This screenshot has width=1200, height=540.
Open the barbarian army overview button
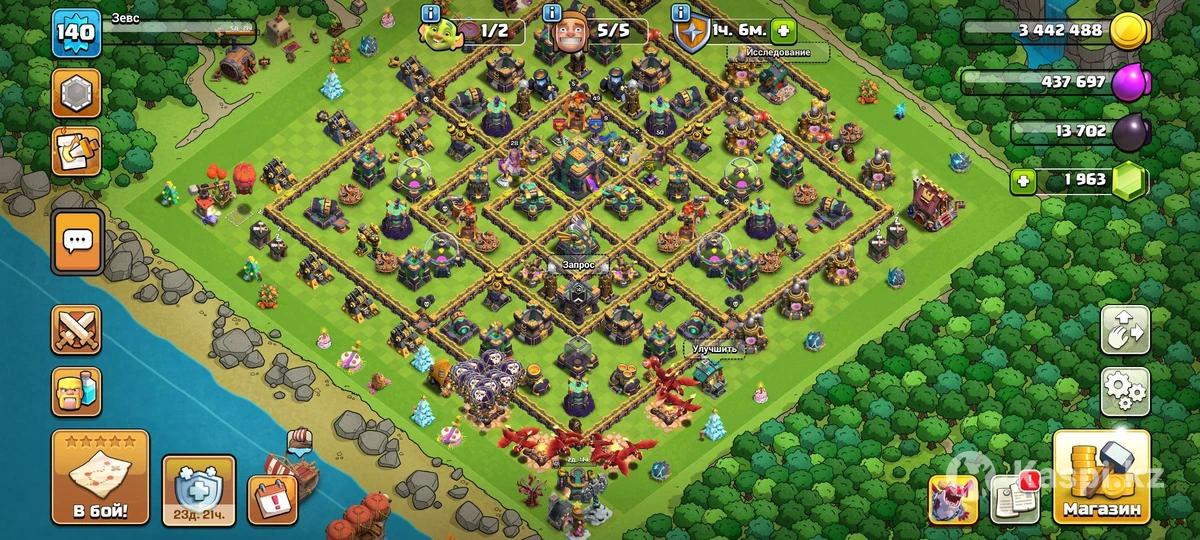(77, 391)
